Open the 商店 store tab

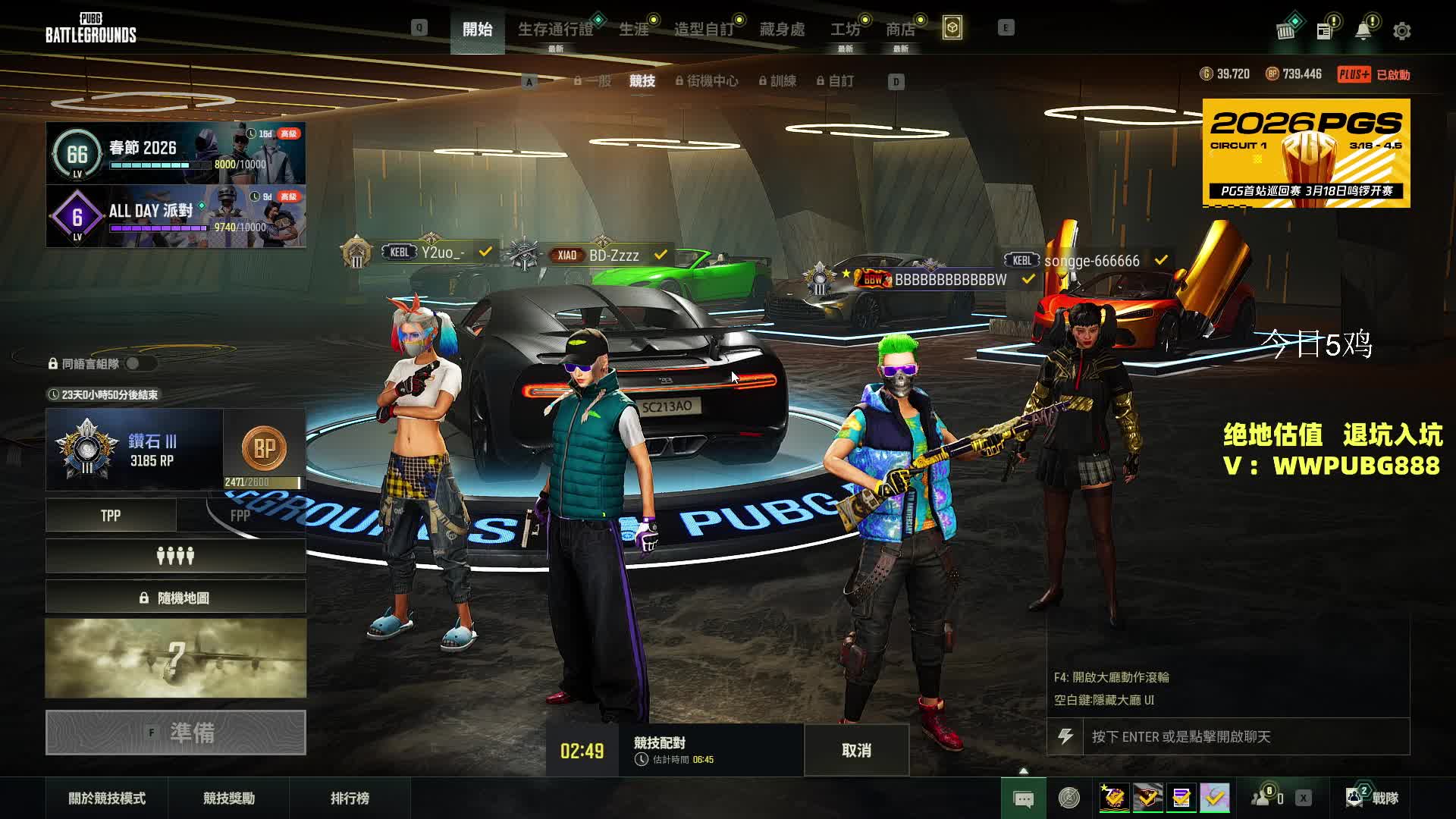coord(900,30)
